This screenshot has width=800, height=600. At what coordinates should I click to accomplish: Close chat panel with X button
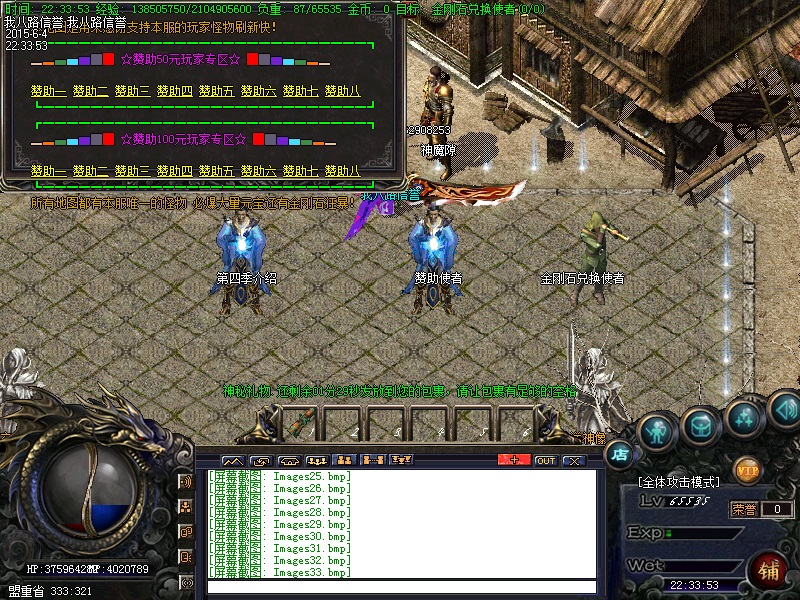point(573,460)
